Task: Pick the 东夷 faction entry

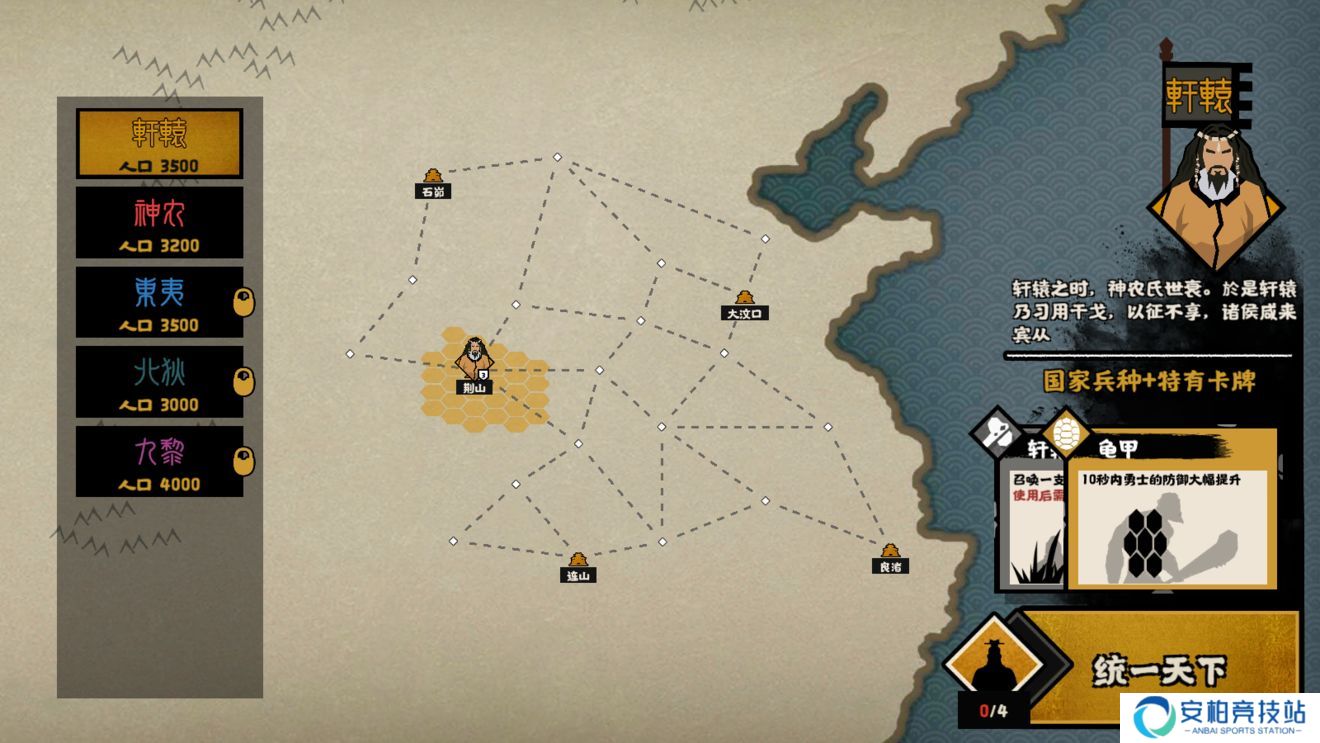Action: (160, 302)
